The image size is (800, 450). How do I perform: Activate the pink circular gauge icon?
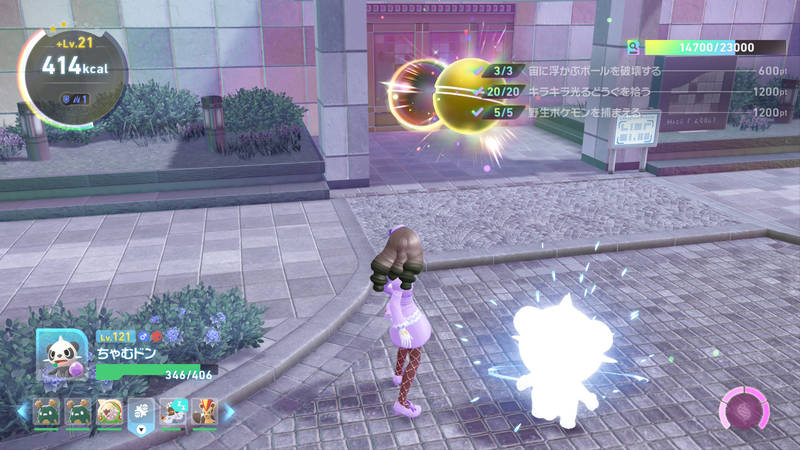(744, 409)
